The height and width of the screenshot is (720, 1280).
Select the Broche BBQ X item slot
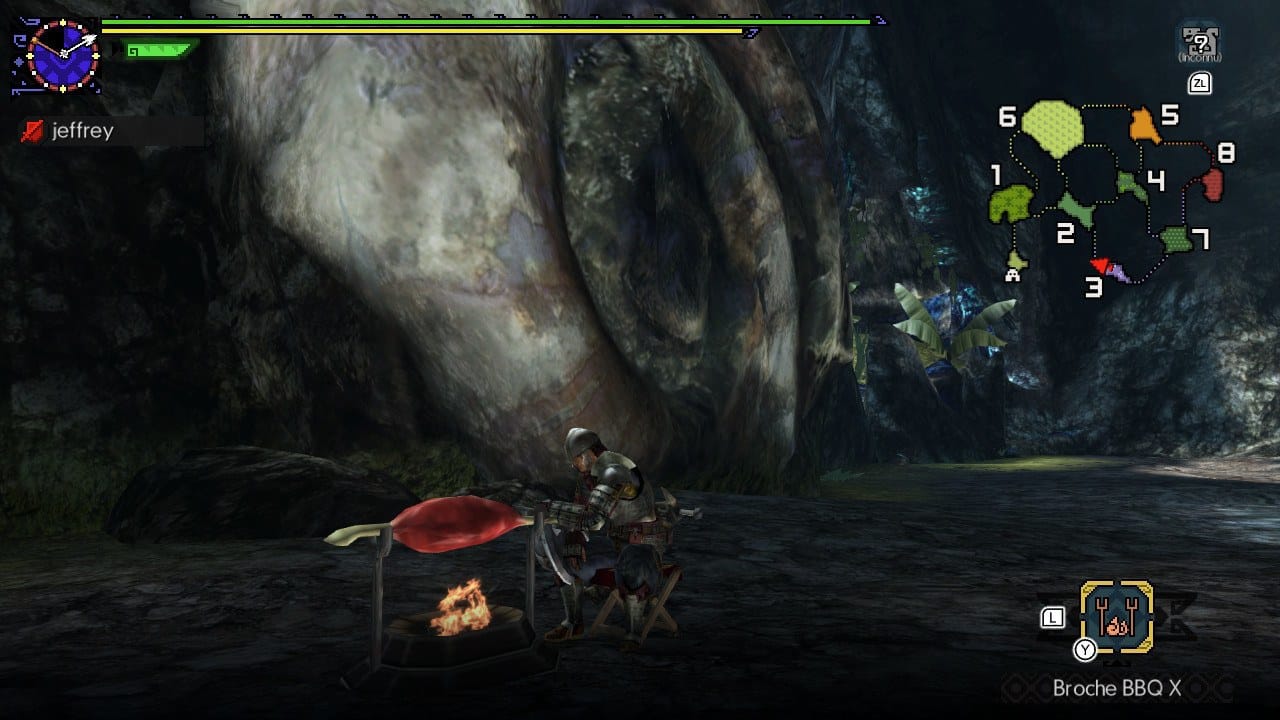click(1116, 616)
